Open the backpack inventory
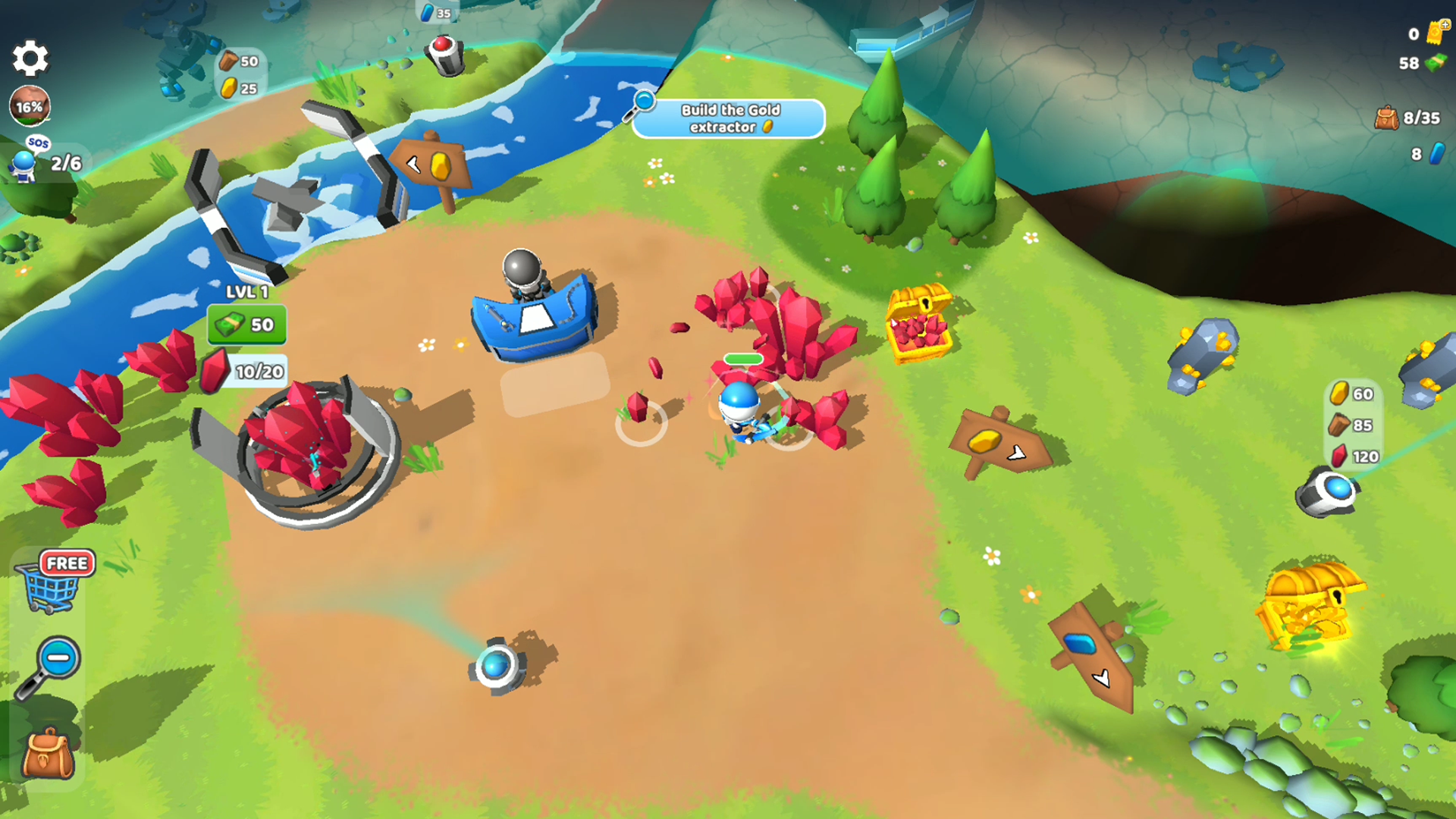Screen dimensions: 1456x819 [x=48, y=754]
